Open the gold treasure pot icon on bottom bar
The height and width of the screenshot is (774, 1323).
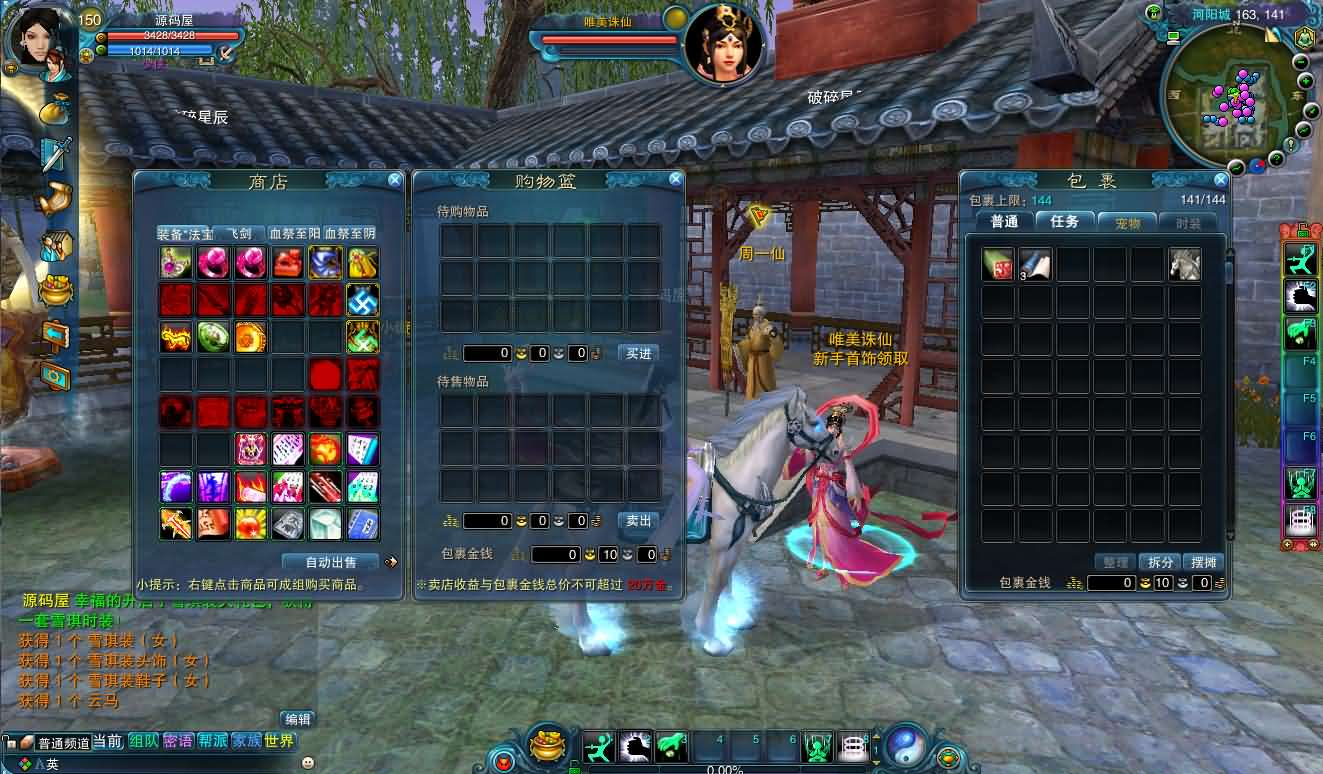(547, 745)
